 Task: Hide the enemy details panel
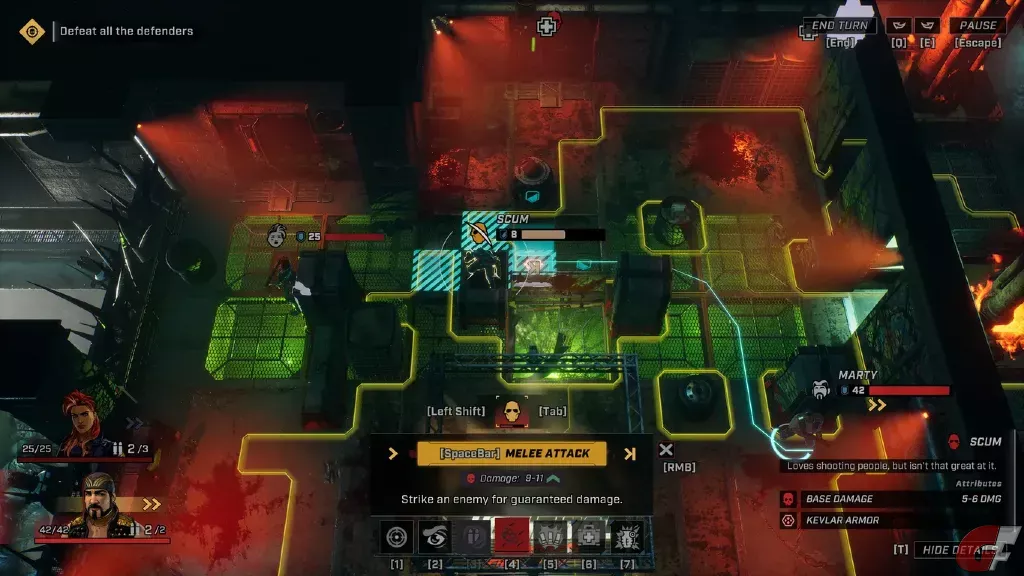pyautogui.click(x=961, y=550)
